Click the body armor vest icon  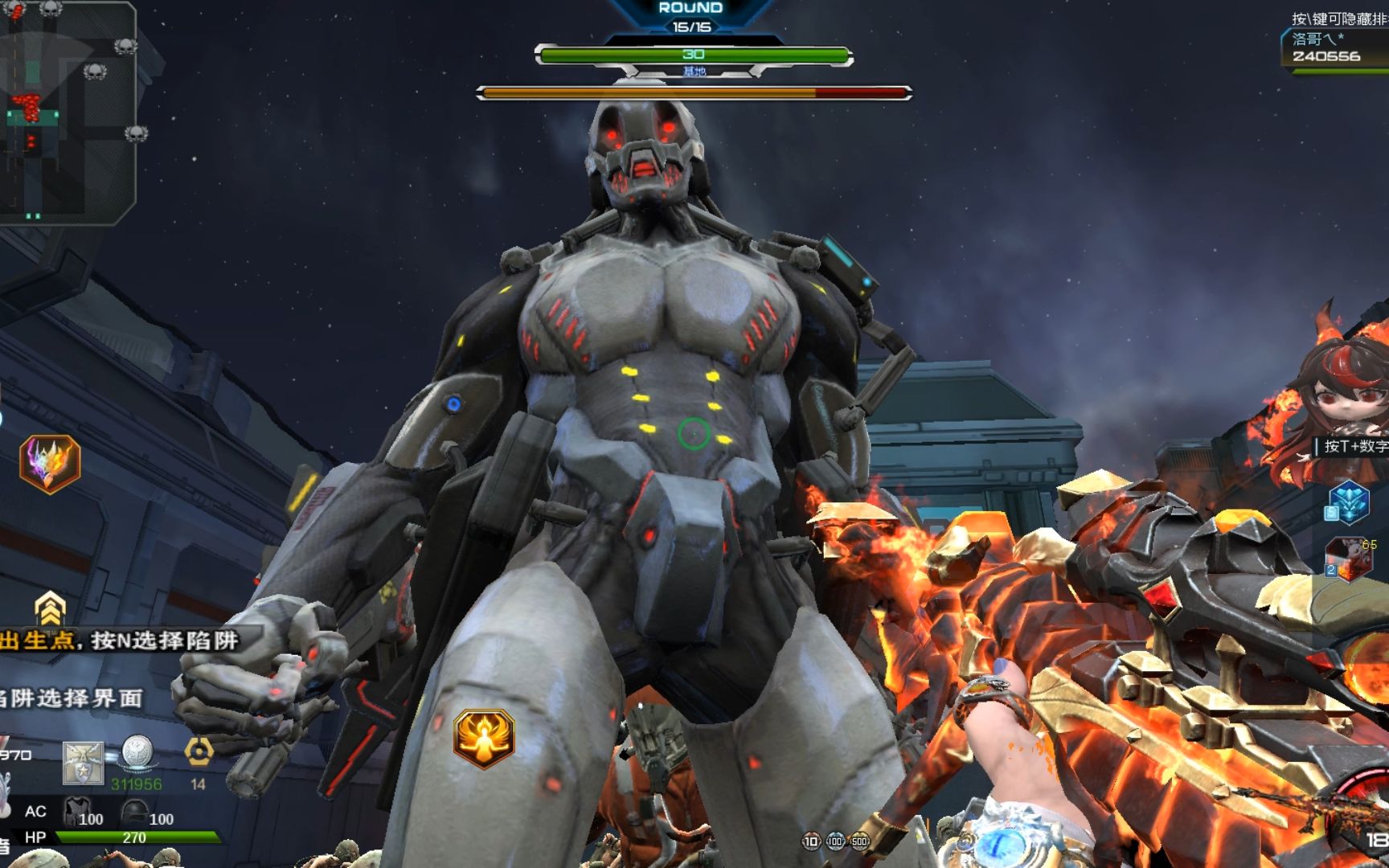[x=77, y=811]
